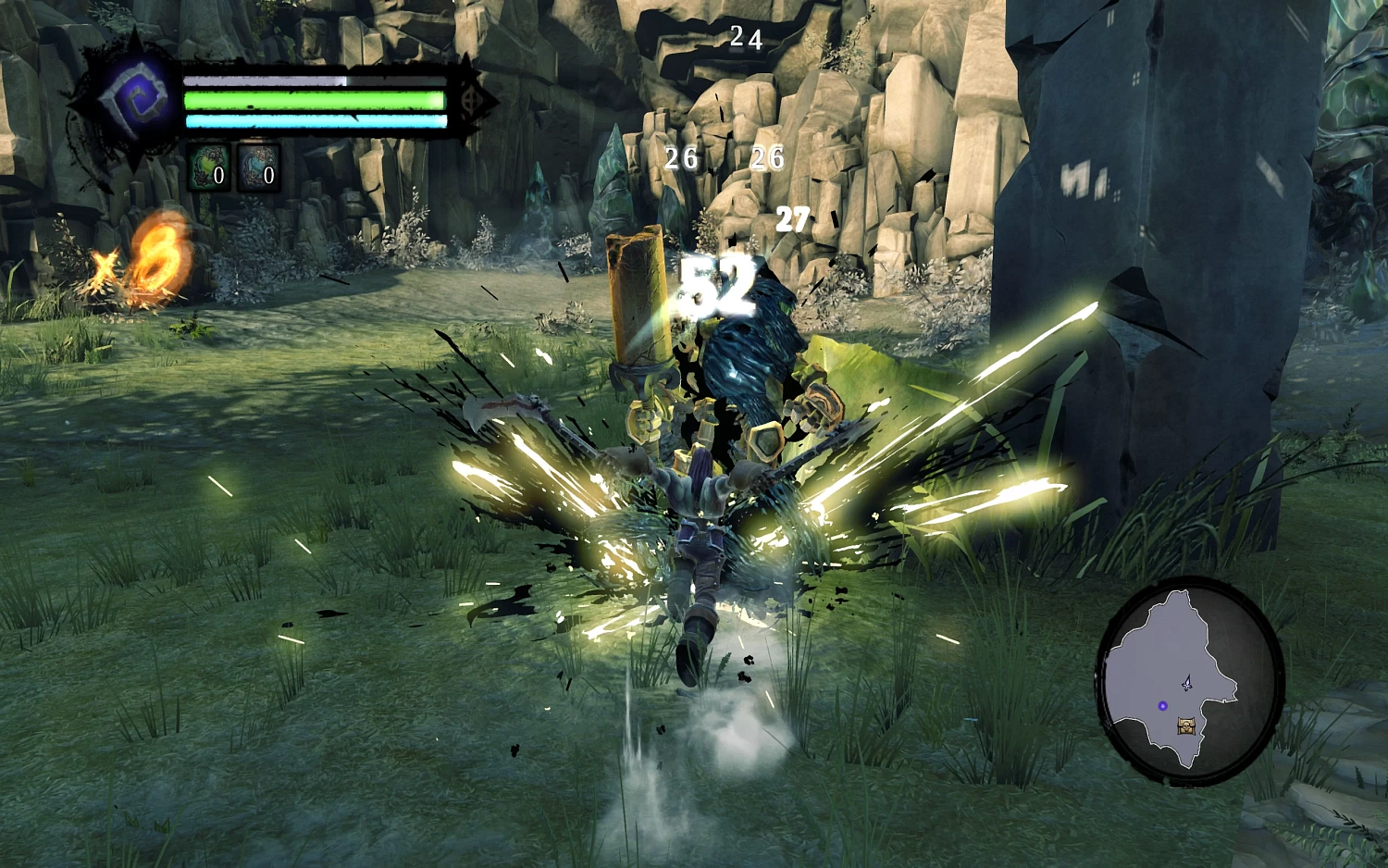Select the player arrow on the minimap
This screenshot has height=868, width=1388.
[x=1187, y=685]
